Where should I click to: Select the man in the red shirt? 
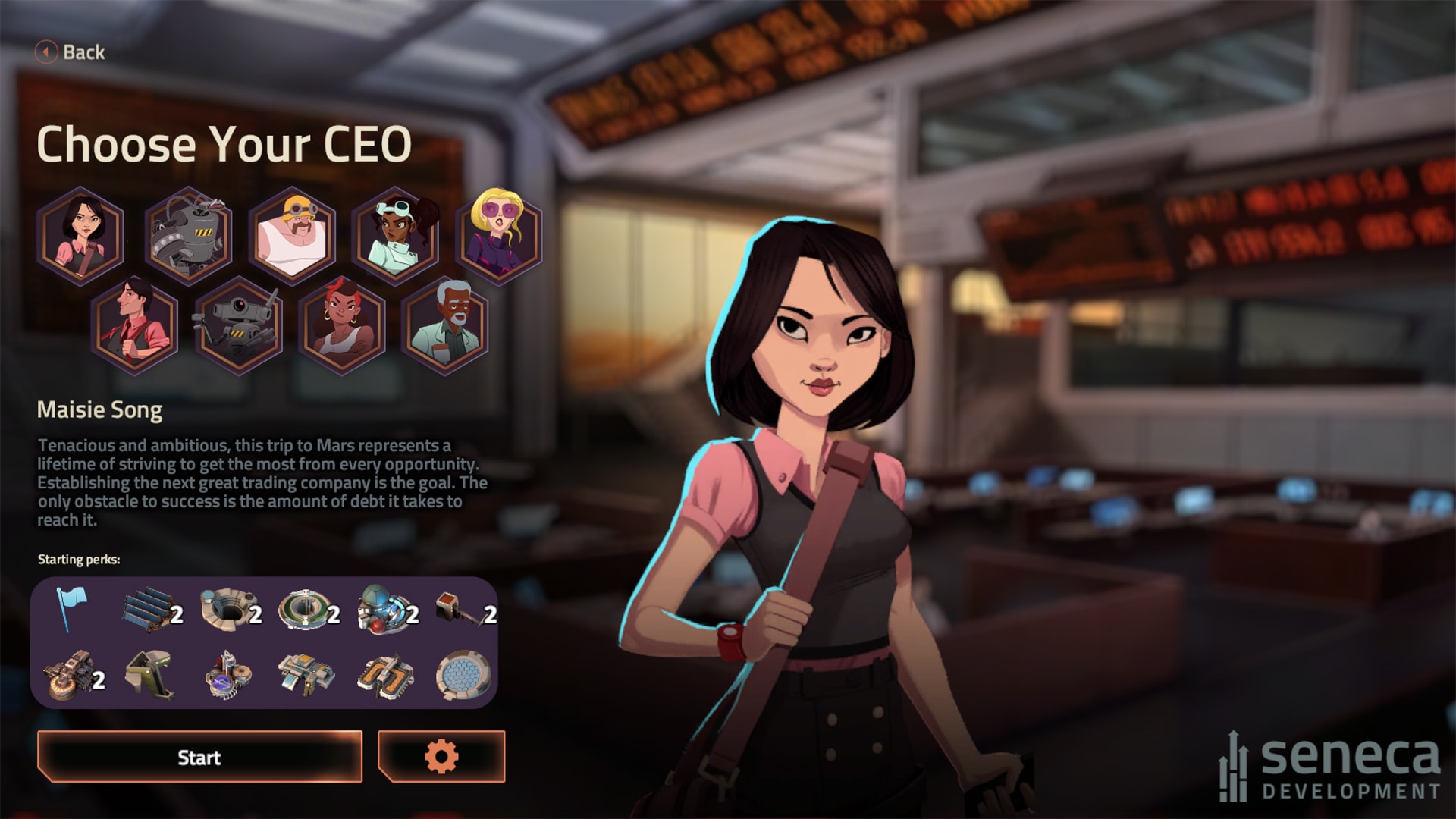click(x=135, y=325)
